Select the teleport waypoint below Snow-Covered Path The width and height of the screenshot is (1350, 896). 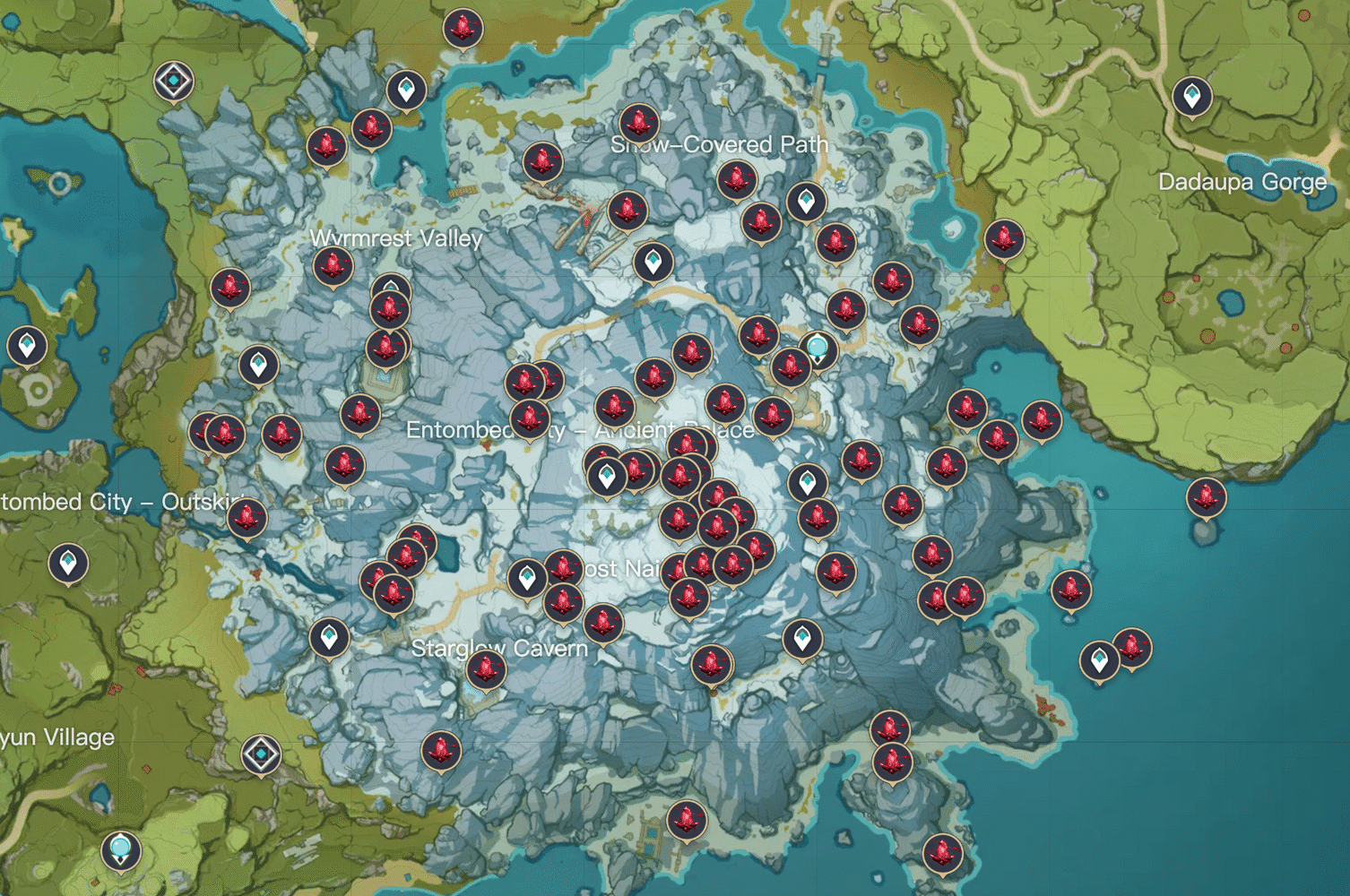805,202
